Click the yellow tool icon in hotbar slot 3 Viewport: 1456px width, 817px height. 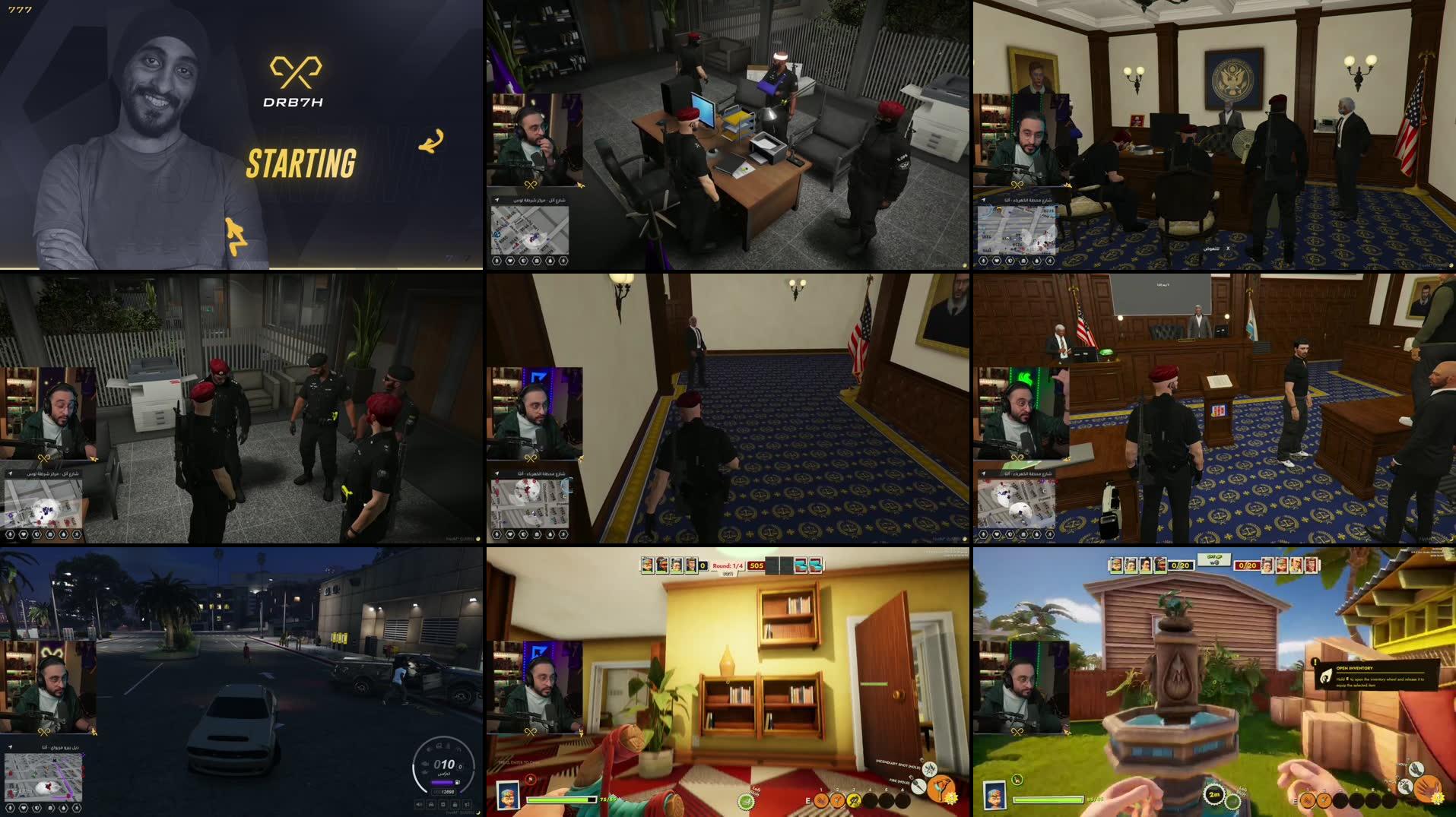click(x=855, y=800)
